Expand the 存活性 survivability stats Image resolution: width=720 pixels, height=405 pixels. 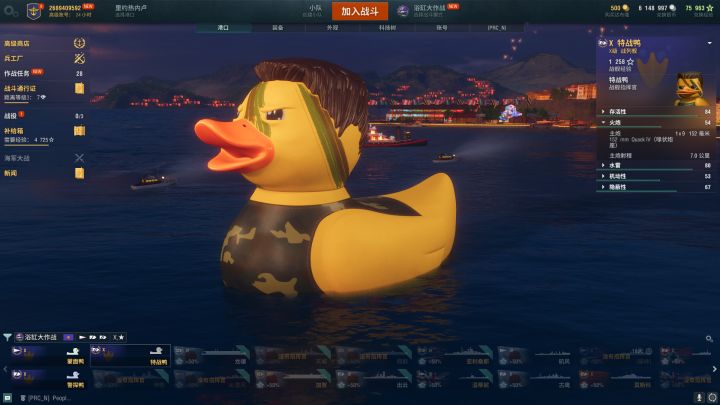[x=655, y=112]
